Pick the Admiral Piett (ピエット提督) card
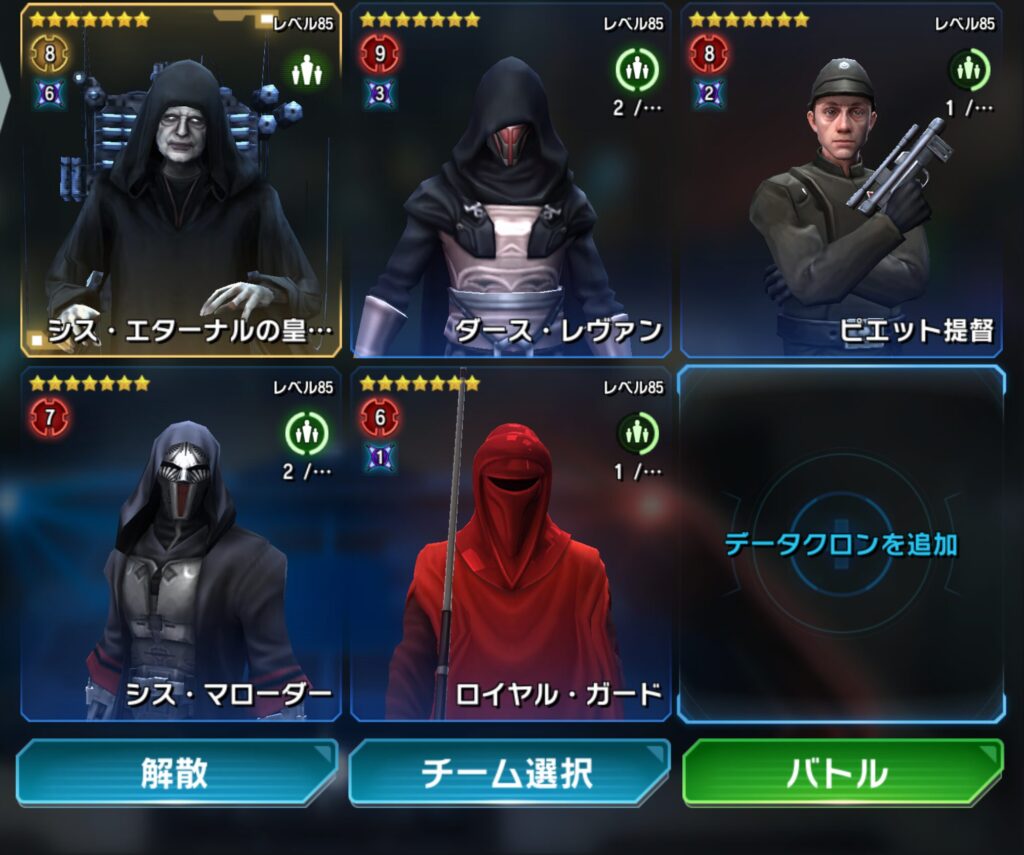Image resolution: width=1024 pixels, height=855 pixels. pyautogui.click(x=840, y=190)
